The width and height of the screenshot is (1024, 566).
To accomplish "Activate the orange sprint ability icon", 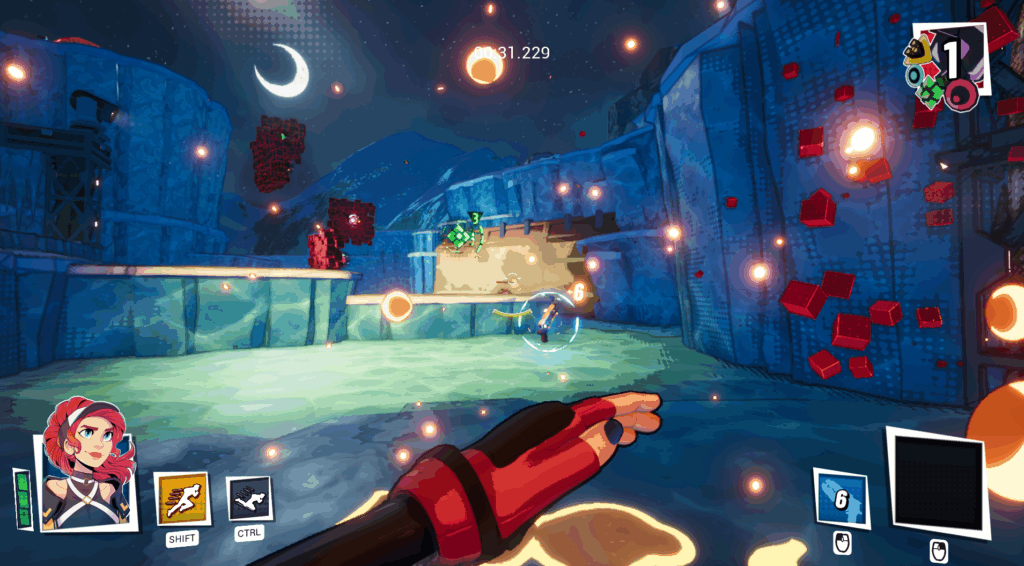I will (x=182, y=498).
